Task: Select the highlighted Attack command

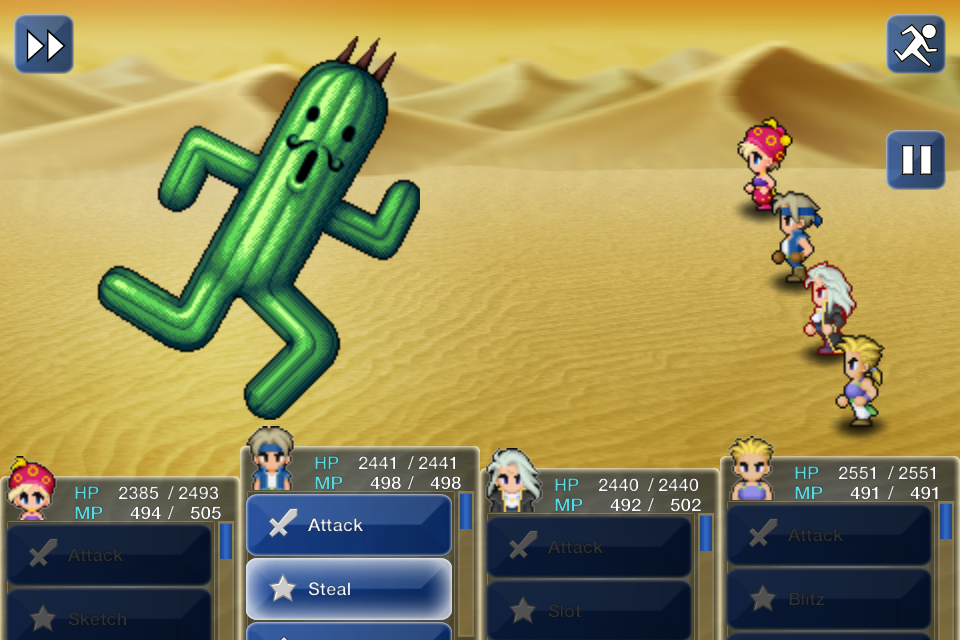Action: pyautogui.click(x=348, y=525)
